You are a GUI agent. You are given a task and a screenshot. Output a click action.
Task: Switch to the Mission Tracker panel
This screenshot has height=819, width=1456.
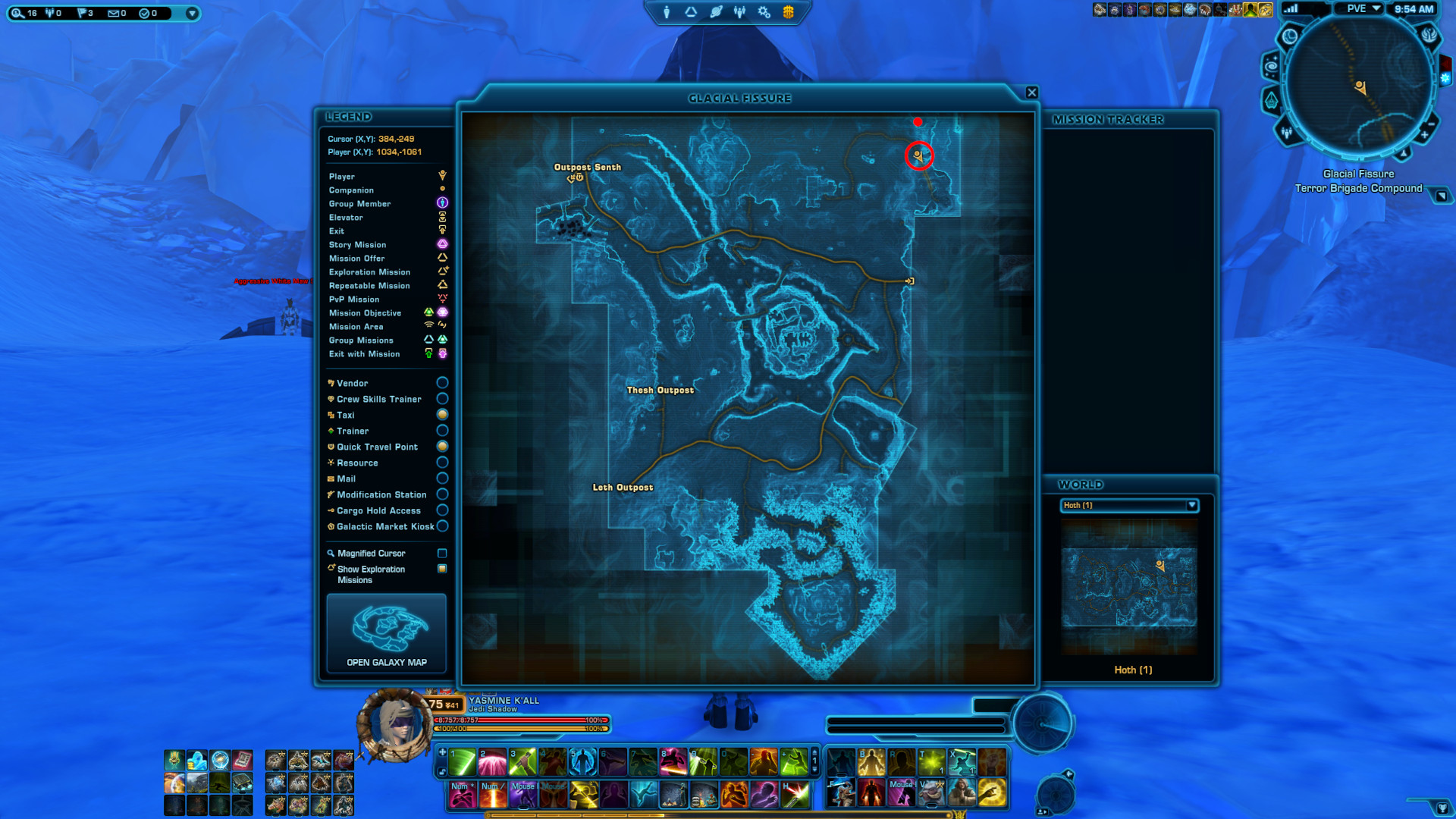[1109, 119]
